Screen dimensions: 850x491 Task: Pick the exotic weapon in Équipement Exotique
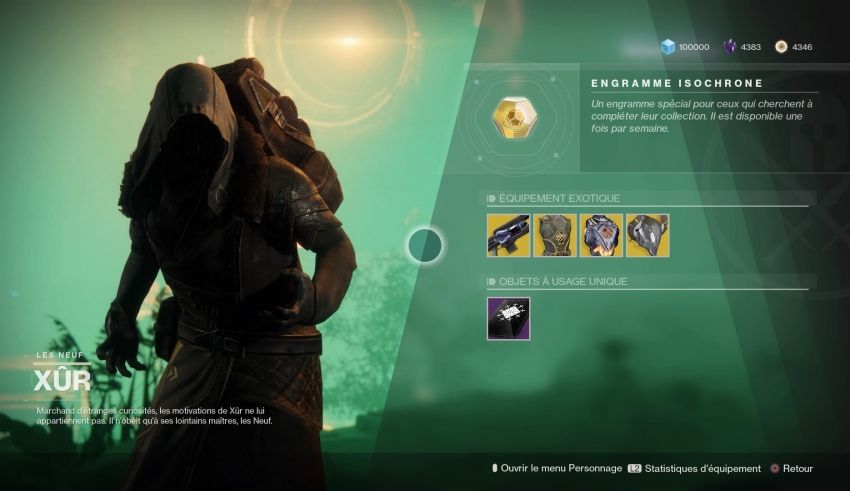pos(508,235)
